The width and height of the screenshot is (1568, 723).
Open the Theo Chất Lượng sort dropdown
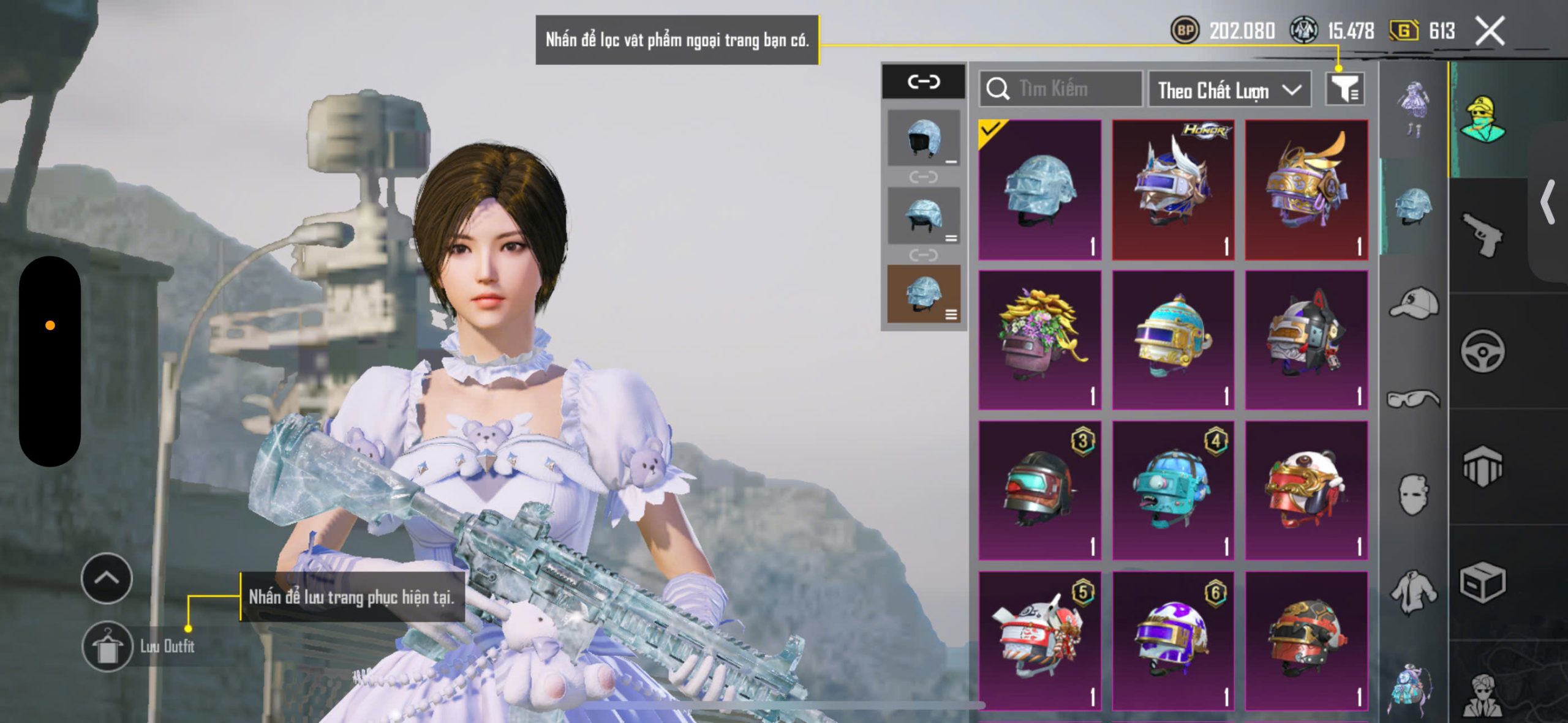pos(1229,91)
